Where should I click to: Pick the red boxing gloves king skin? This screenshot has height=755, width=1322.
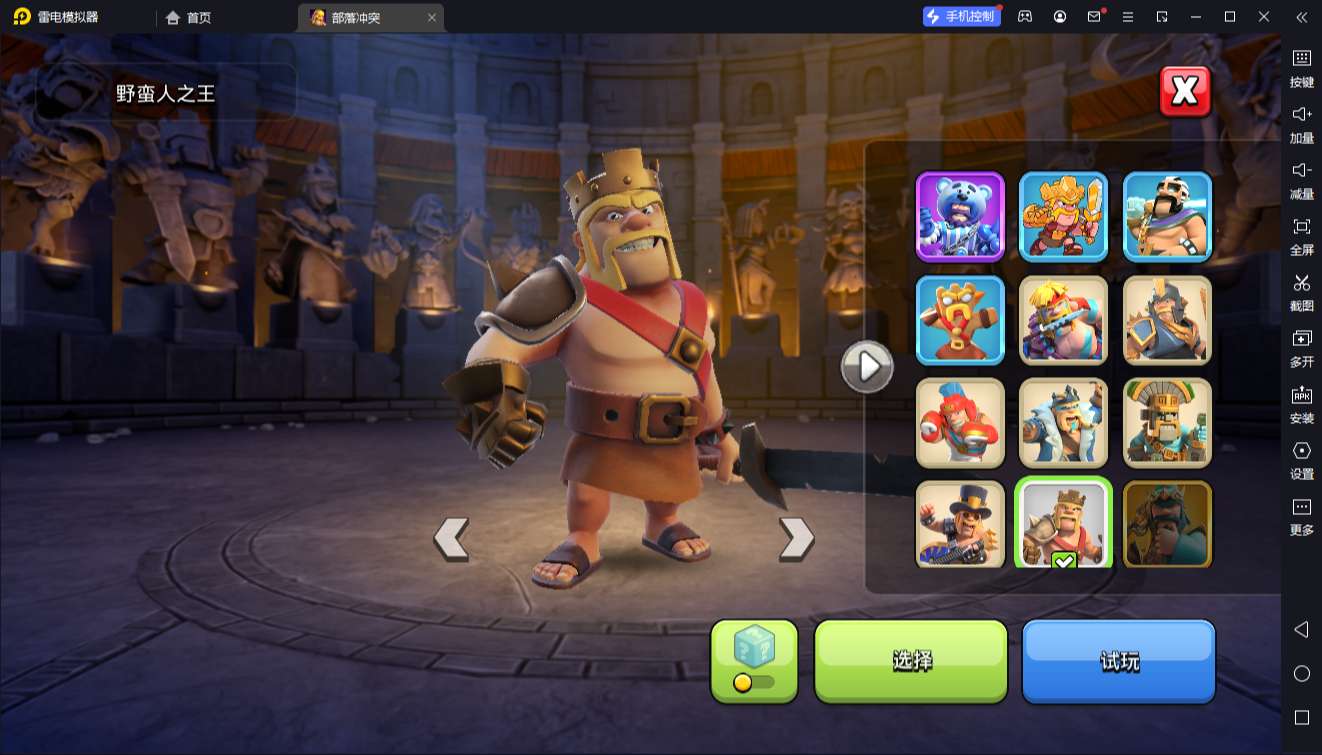[960, 422]
